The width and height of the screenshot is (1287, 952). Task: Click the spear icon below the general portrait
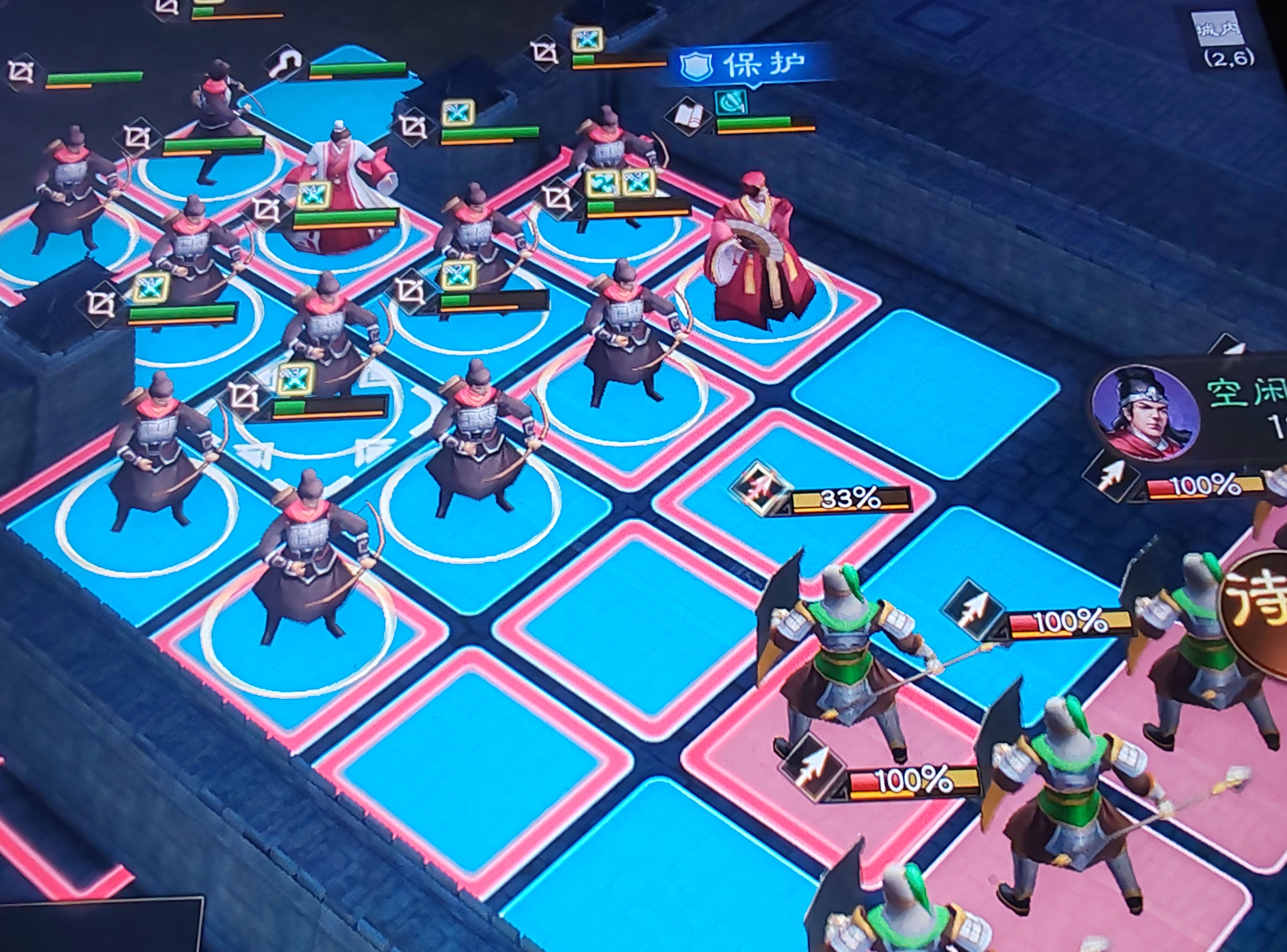point(1111,478)
